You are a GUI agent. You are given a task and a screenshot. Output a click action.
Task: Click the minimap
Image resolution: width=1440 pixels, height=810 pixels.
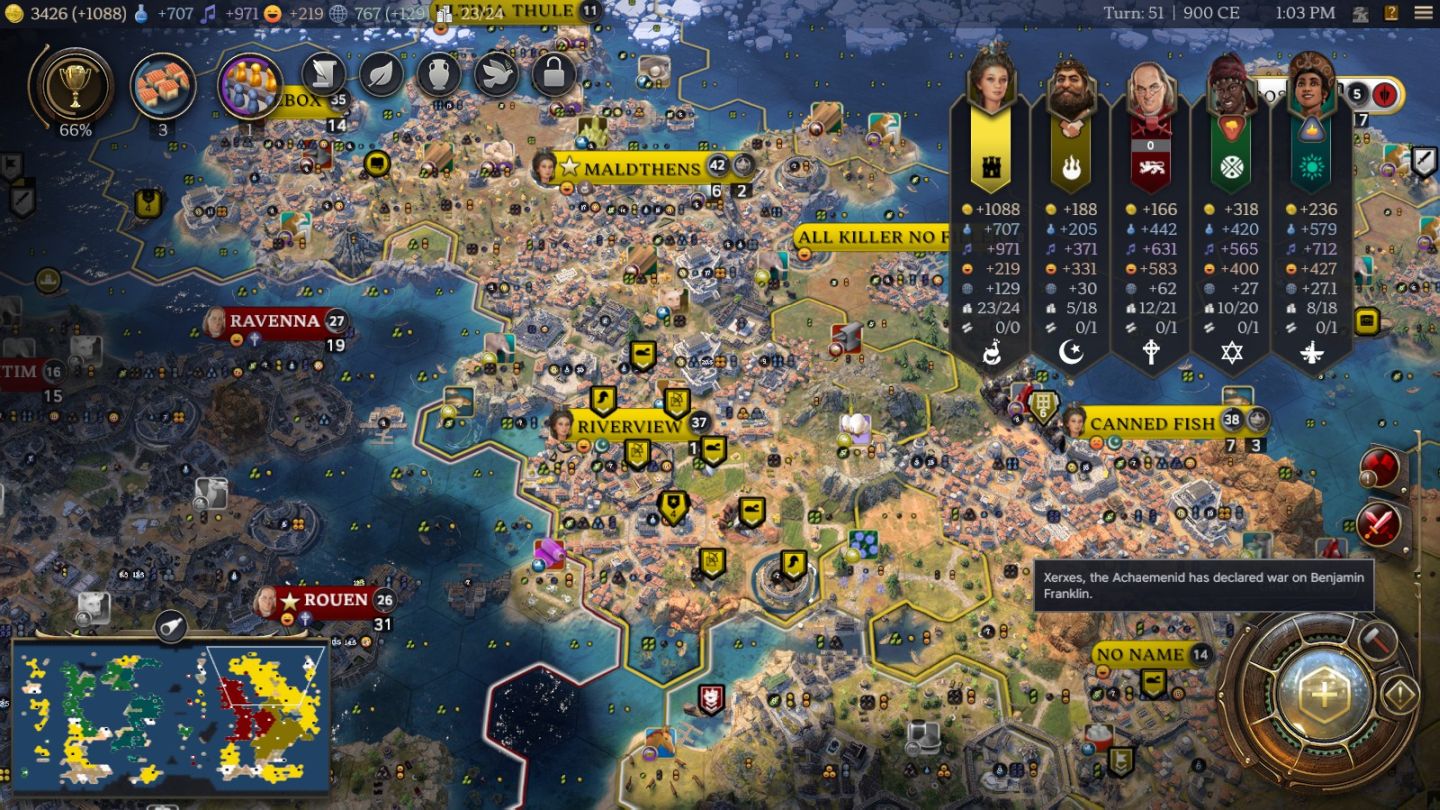[170, 714]
